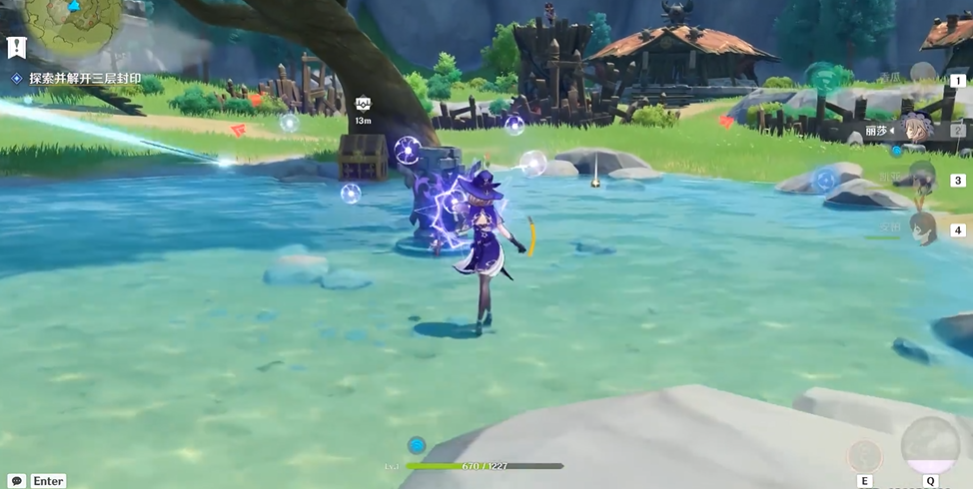Screen dimensions: 973x489
Task: Switch to party member in slot 1
Action: click(x=921, y=76)
